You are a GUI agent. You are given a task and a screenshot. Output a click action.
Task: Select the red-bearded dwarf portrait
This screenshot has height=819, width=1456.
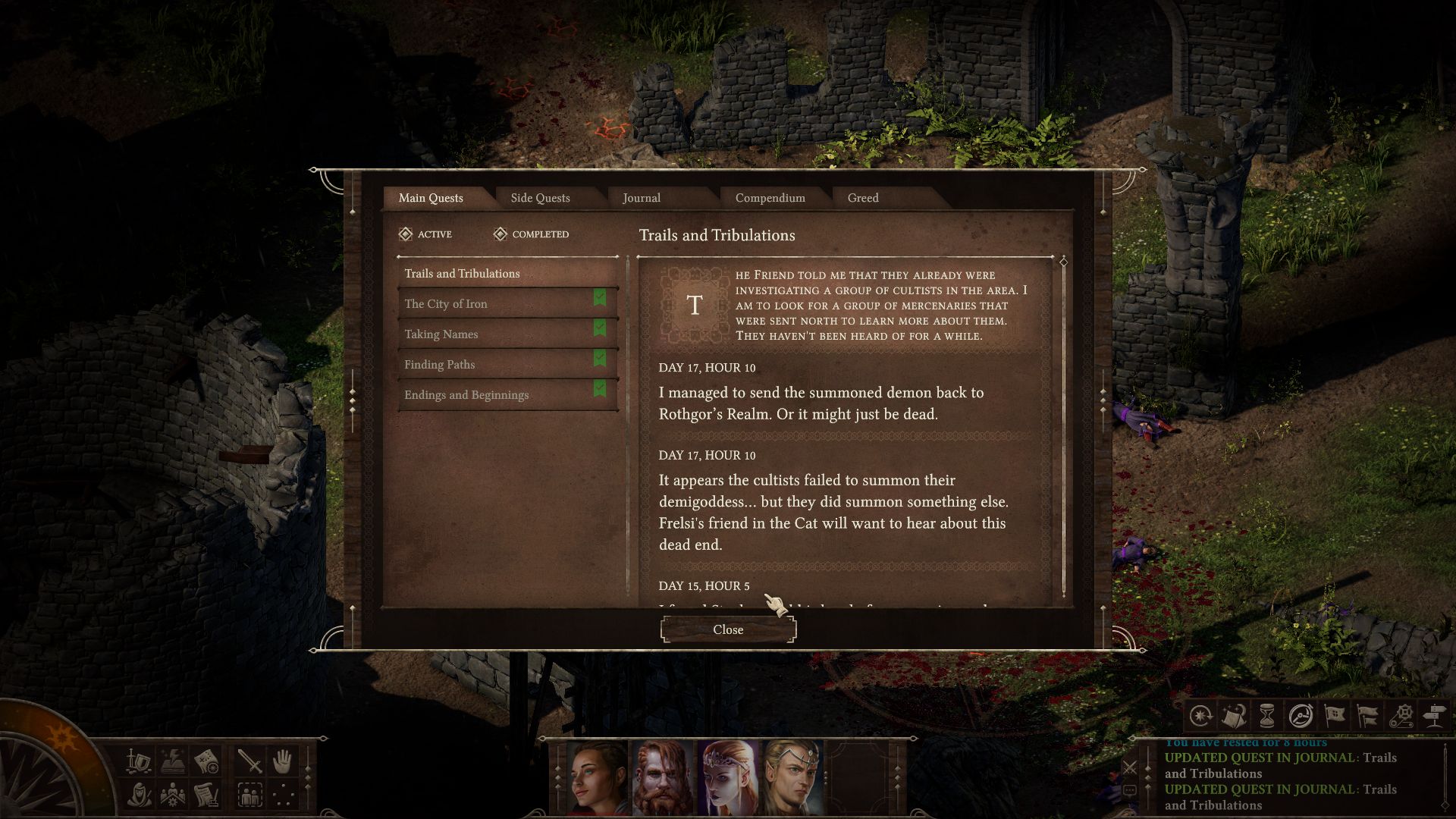pos(663,778)
